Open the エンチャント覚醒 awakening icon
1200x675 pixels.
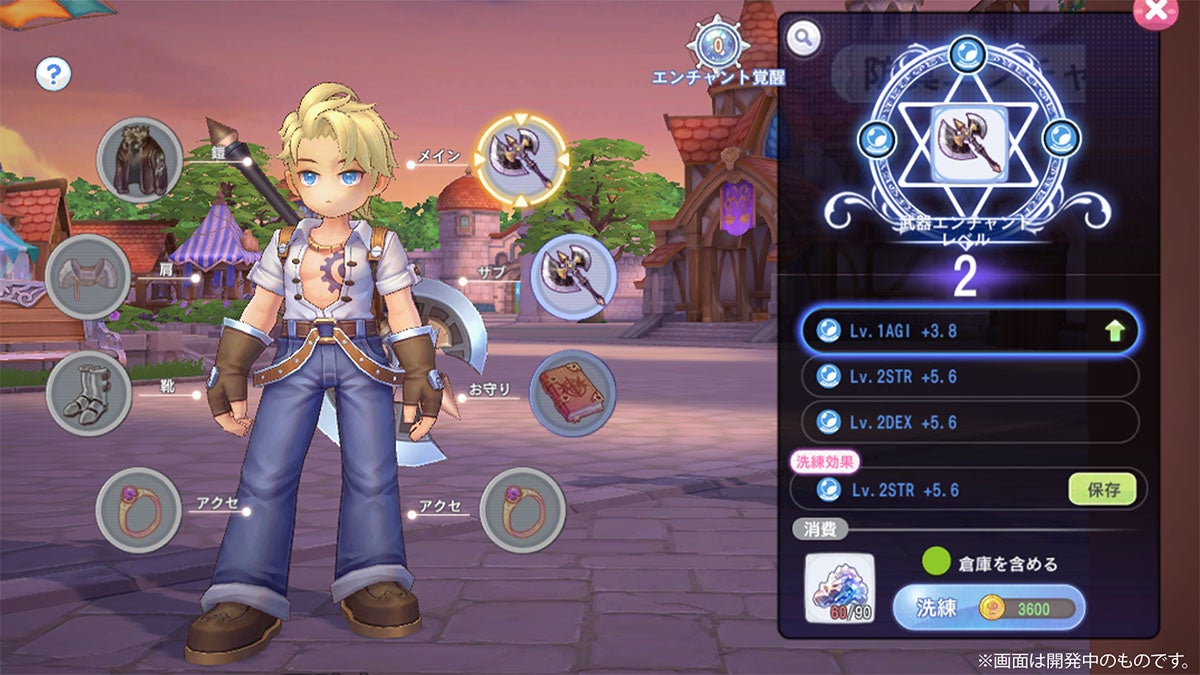tap(718, 45)
